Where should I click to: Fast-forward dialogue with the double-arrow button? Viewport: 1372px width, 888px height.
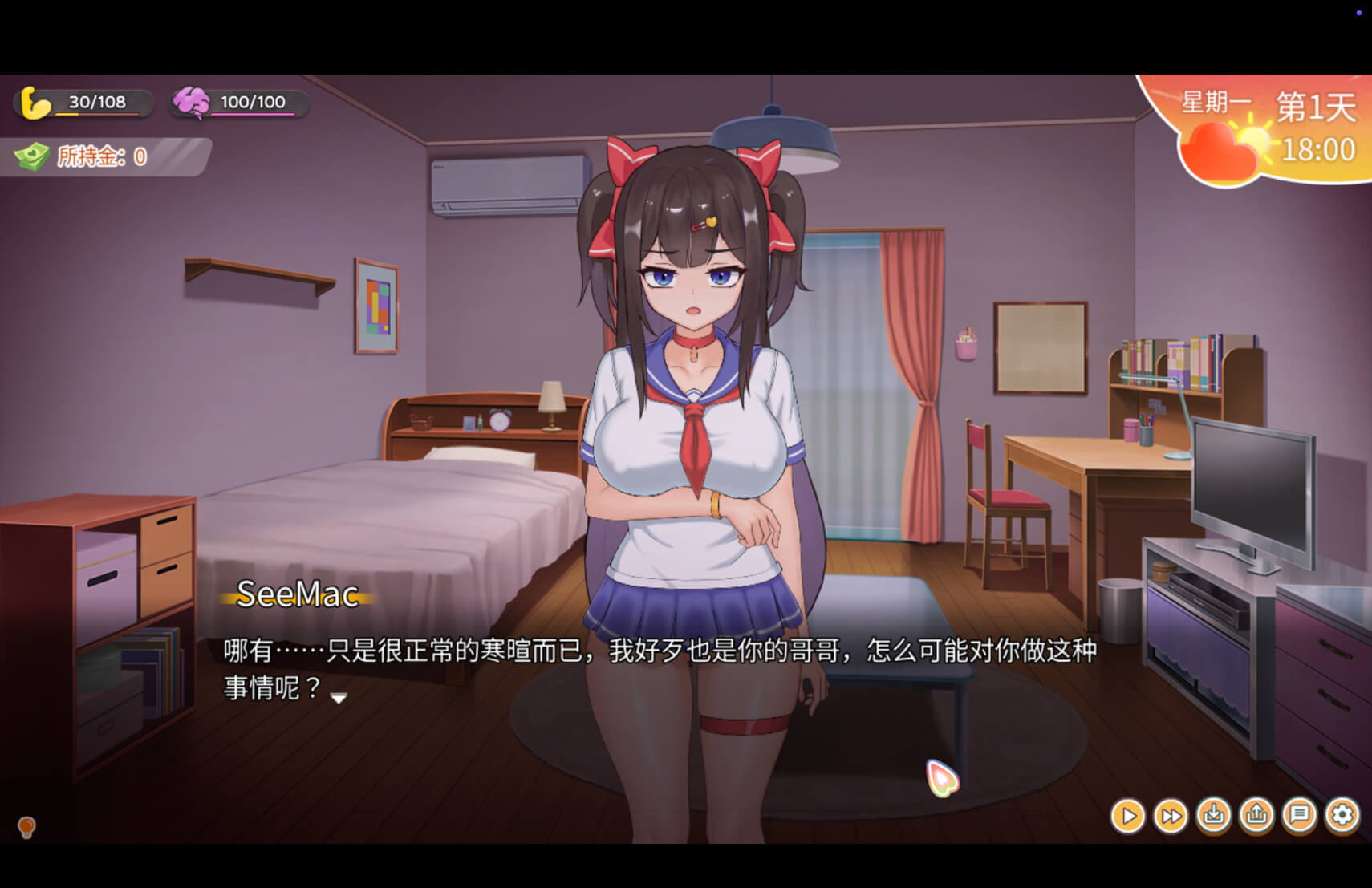[x=1171, y=817]
